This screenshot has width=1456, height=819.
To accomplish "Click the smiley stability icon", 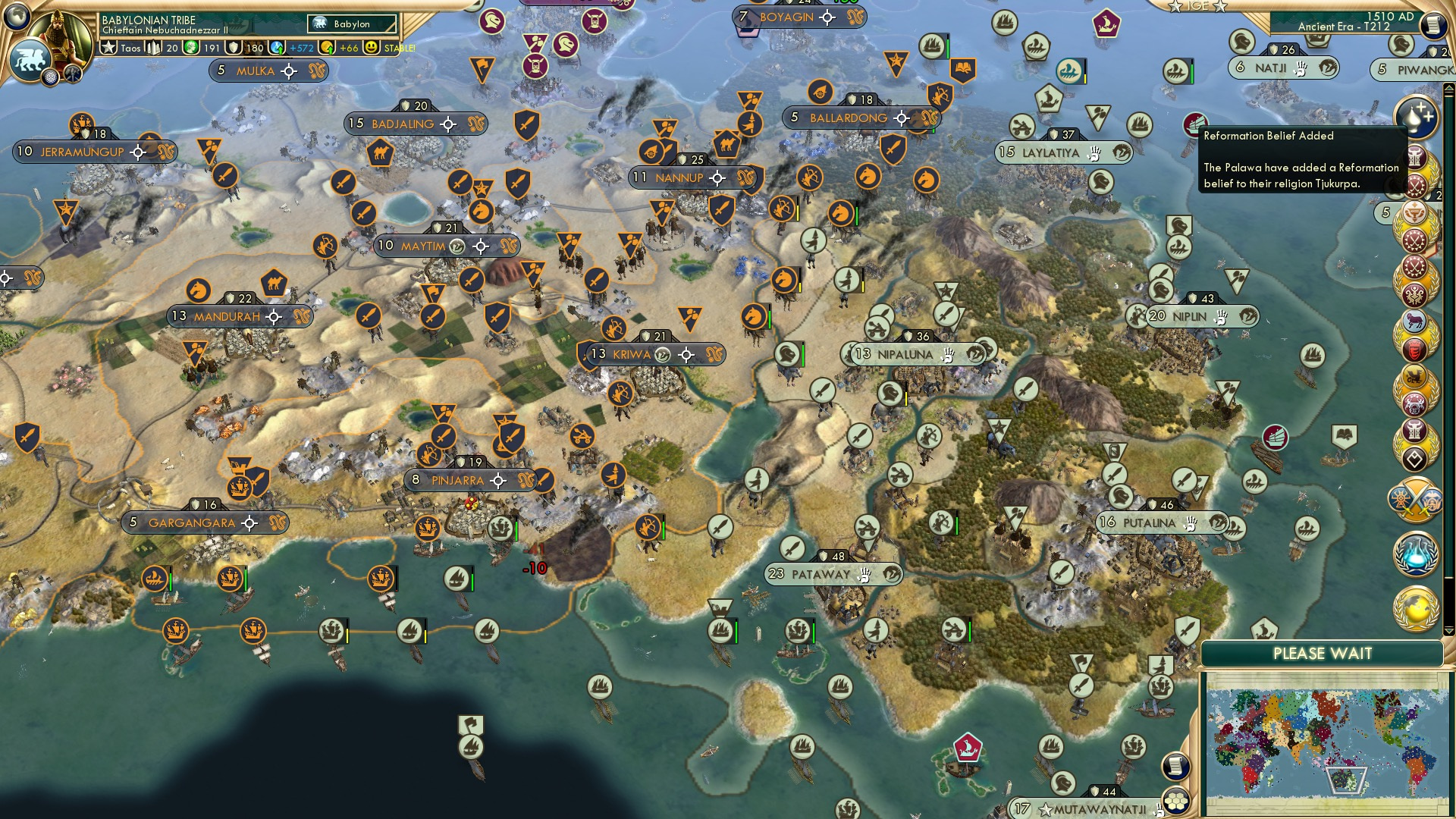I will (x=371, y=48).
